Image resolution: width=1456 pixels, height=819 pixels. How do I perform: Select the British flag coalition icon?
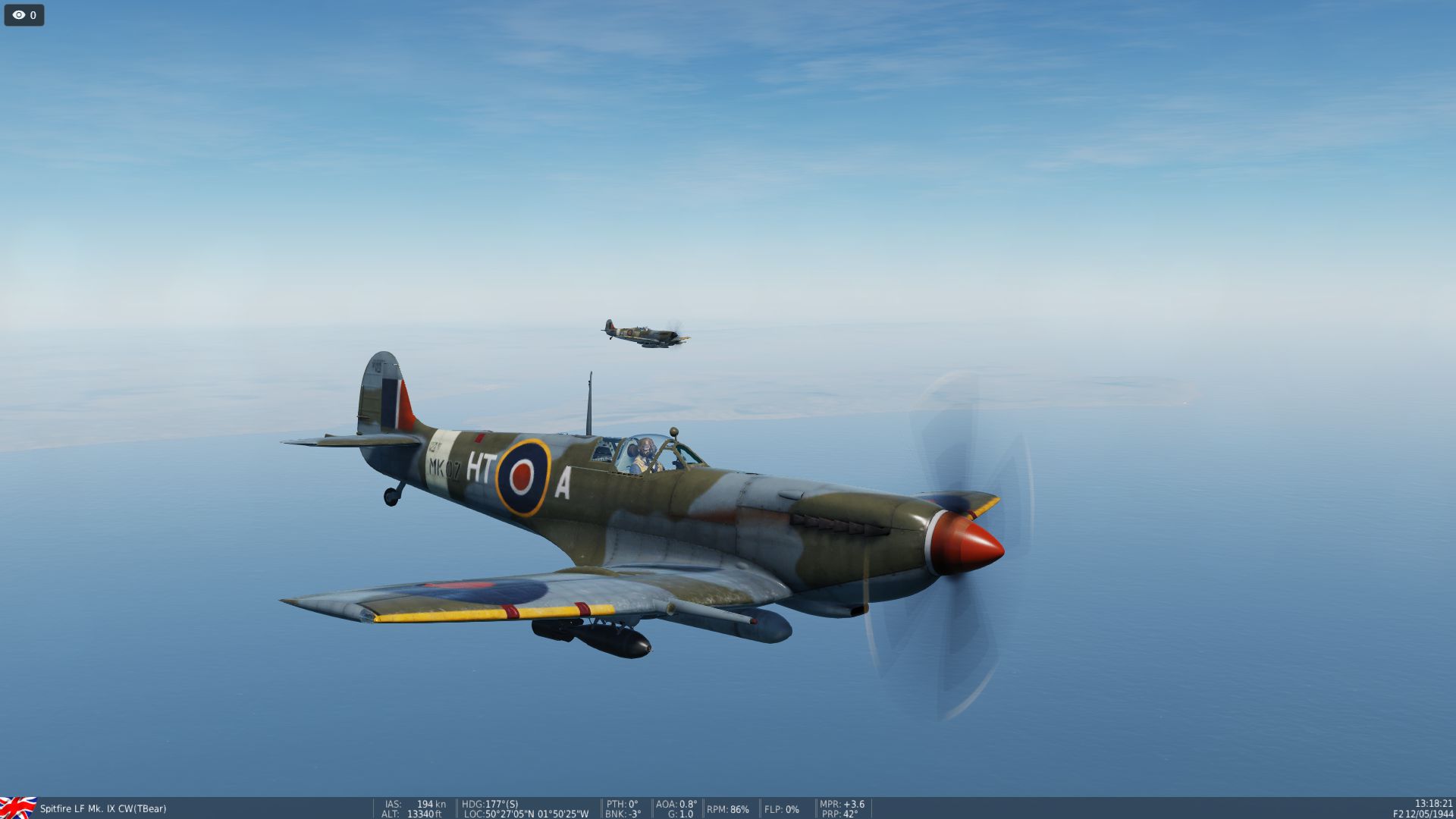pyautogui.click(x=18, y=808)
